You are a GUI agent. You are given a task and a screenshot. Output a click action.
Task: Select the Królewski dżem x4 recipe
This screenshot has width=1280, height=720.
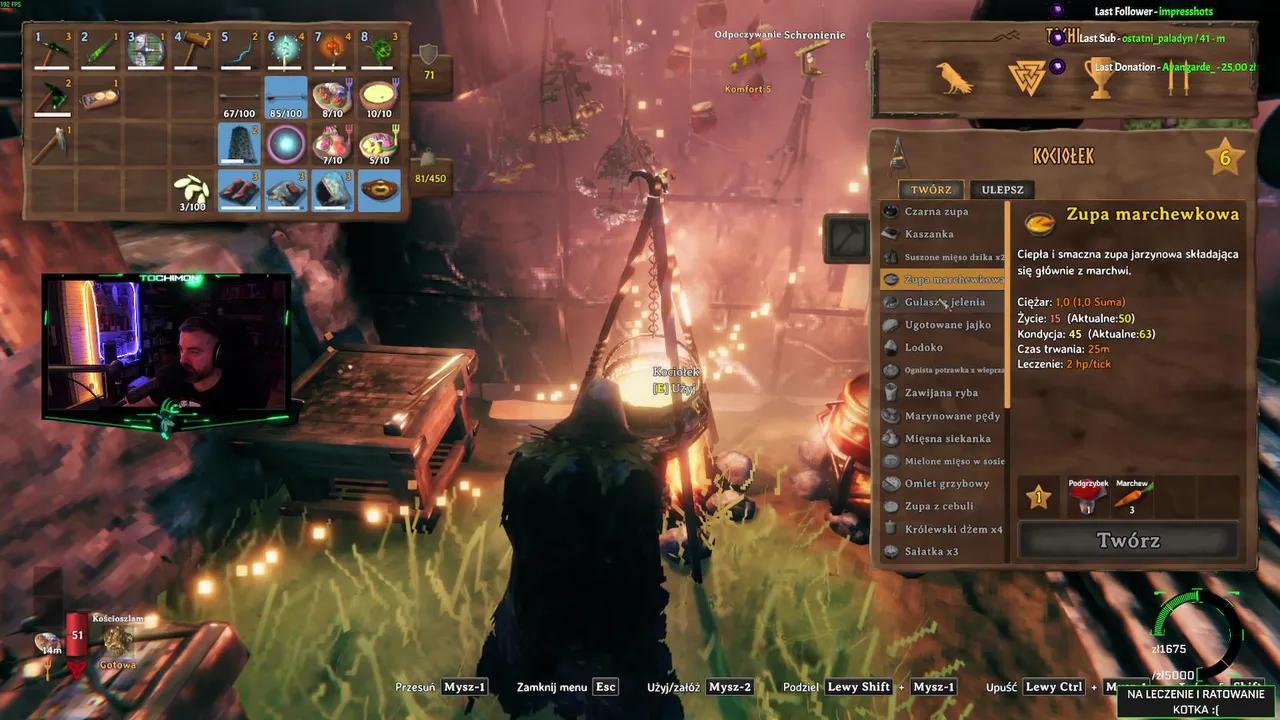click(953, 529)
